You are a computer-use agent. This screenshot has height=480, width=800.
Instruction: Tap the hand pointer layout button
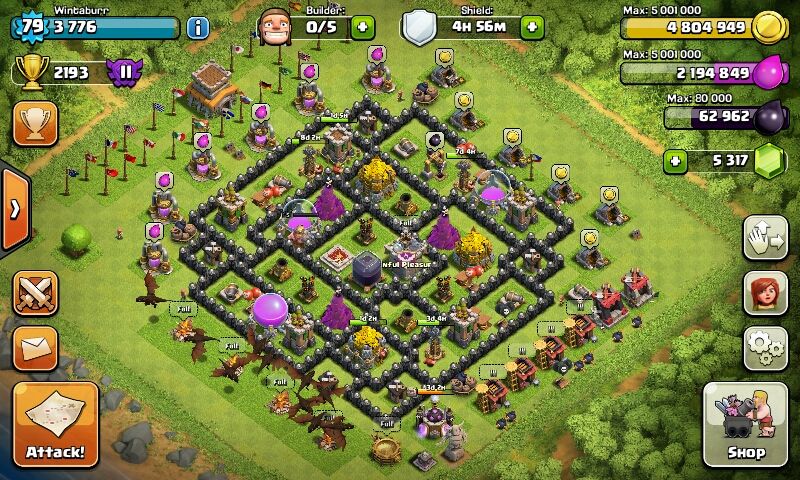pyautogui.click(x=765, y=238)
